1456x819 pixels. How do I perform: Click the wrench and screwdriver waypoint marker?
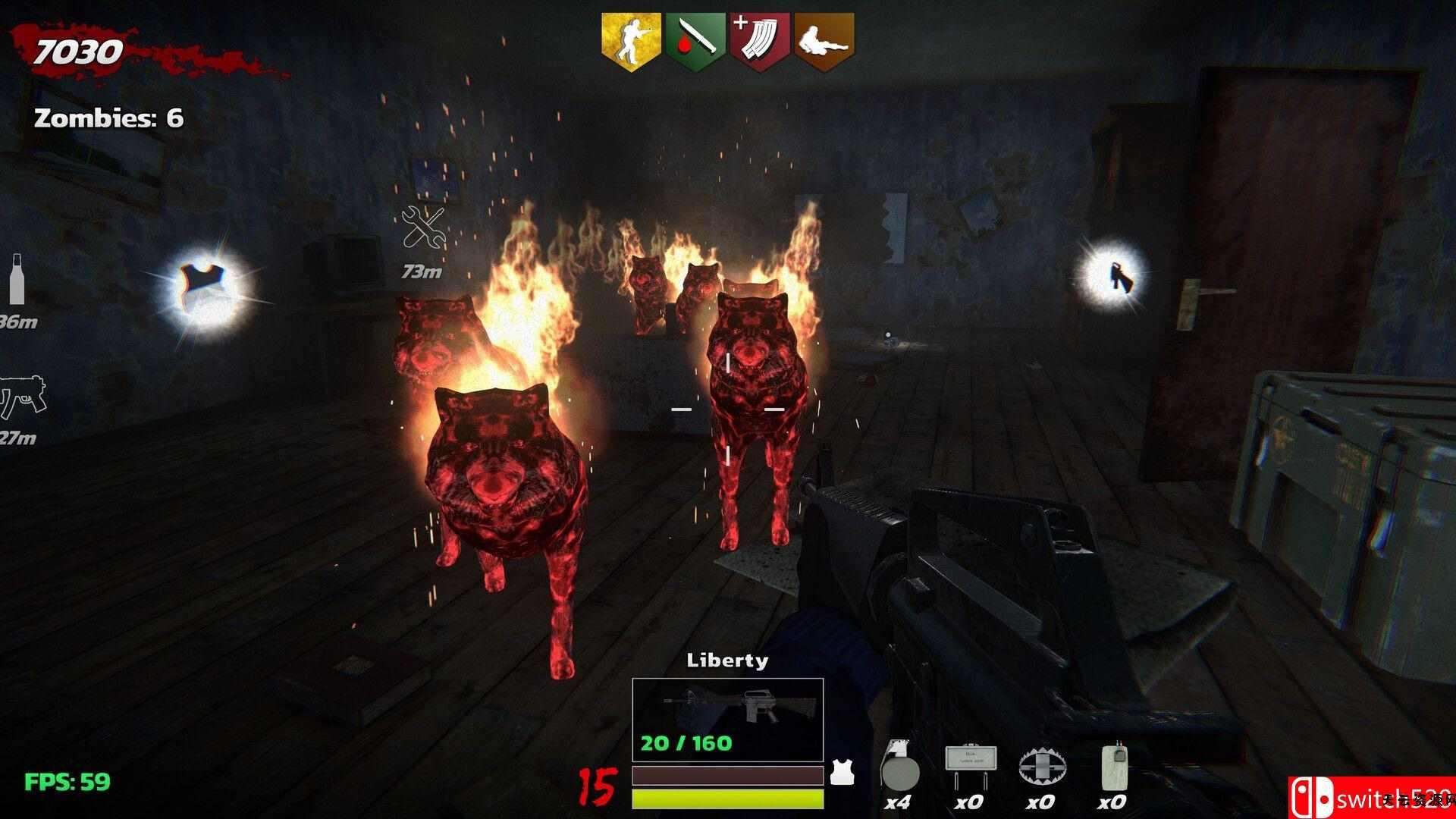[424, 228]
